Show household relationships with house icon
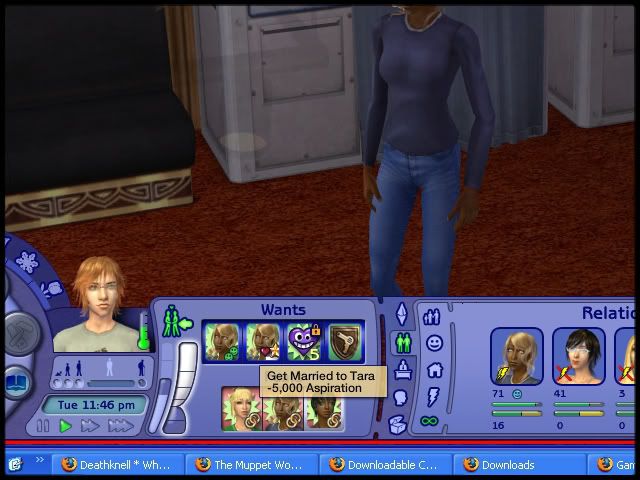 click(x=434, y=369)
